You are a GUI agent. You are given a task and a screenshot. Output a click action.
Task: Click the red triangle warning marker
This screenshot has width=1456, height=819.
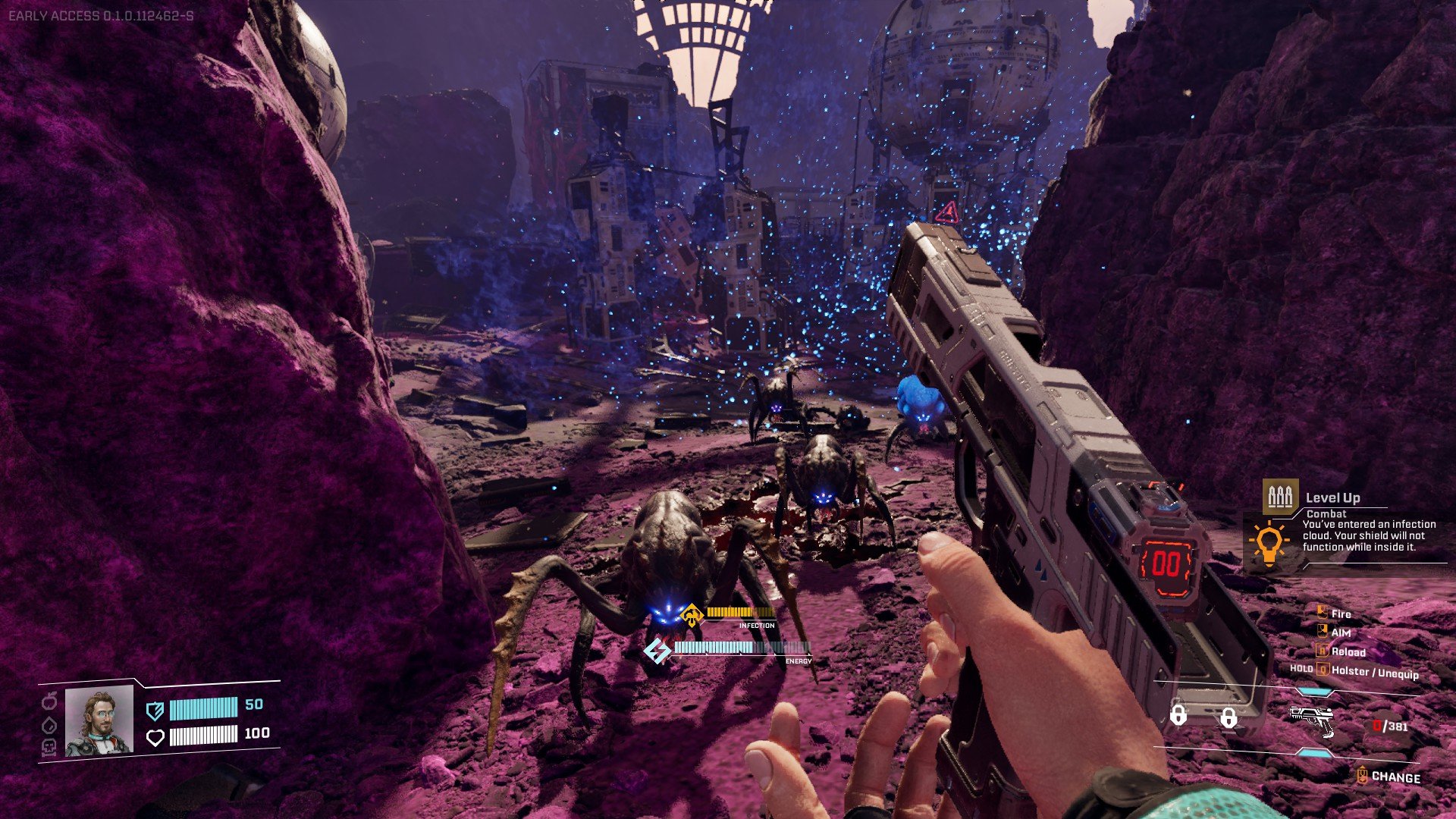(946, 212)
